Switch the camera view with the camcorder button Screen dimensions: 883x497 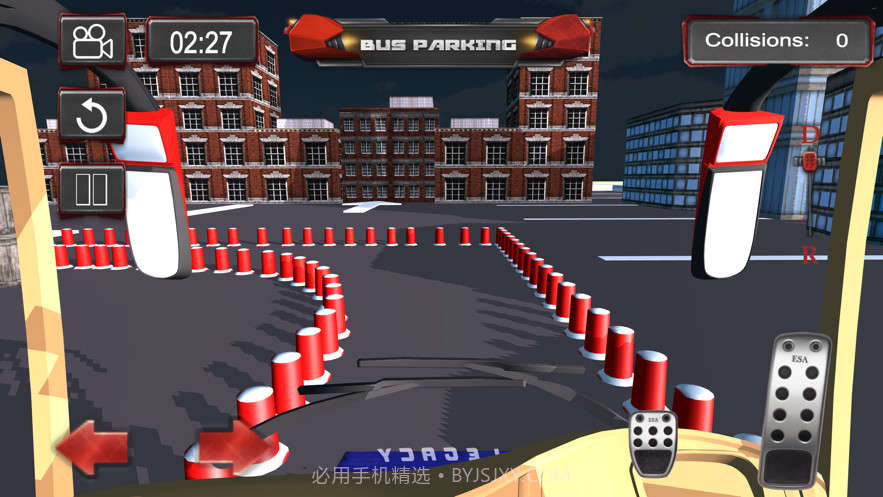[93, 43]
